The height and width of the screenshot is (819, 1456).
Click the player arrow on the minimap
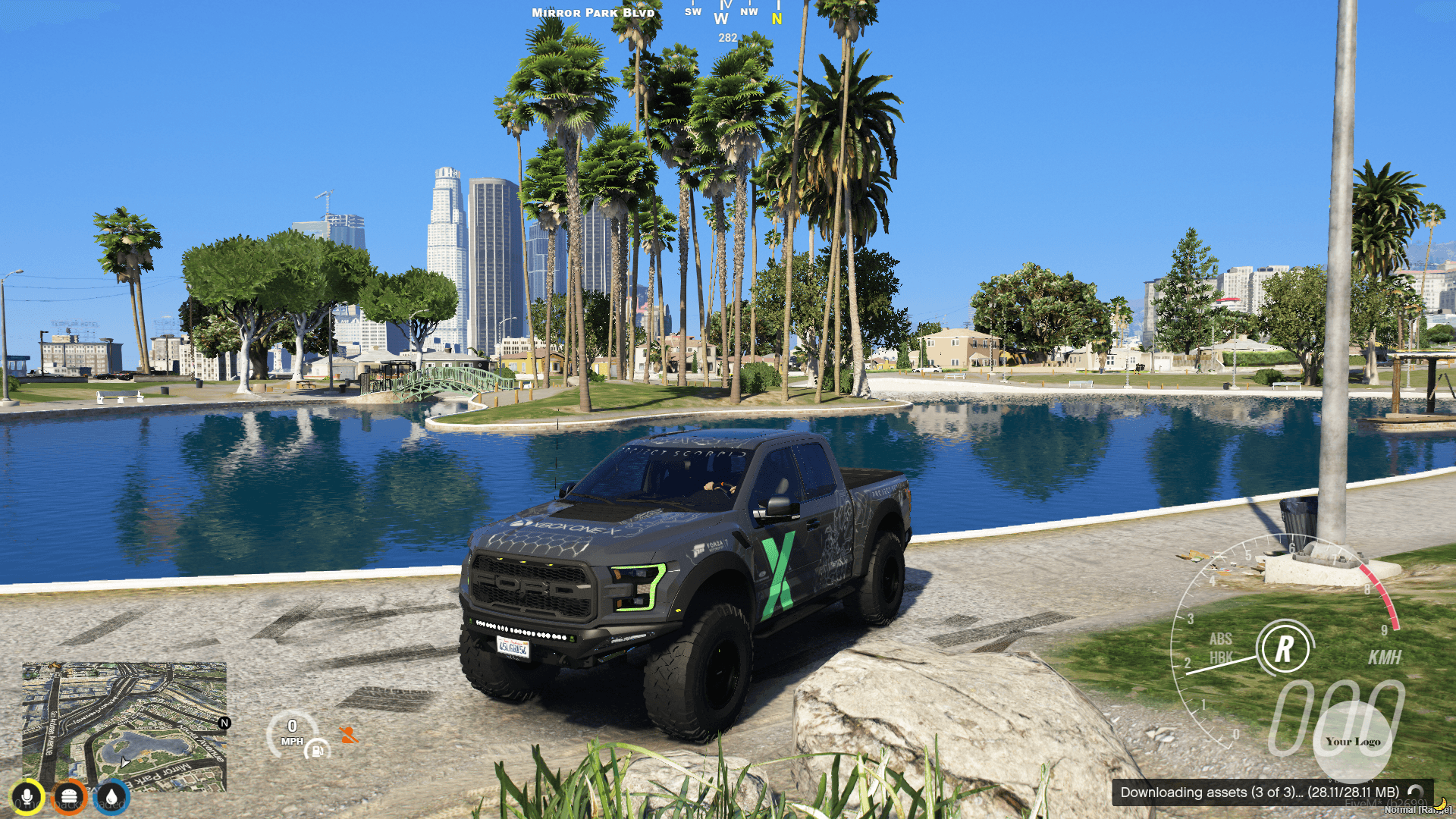124,763
